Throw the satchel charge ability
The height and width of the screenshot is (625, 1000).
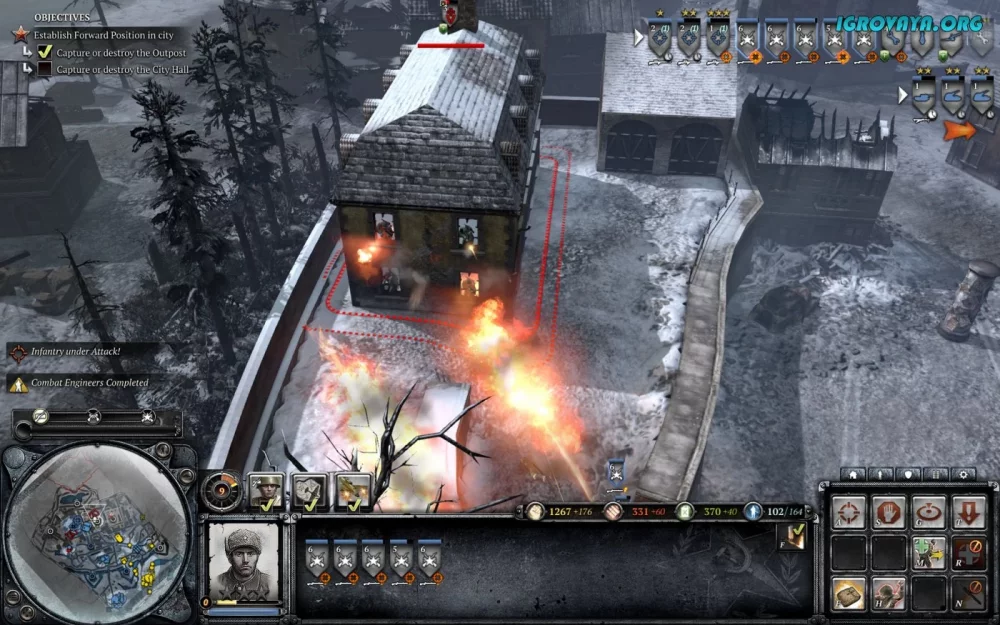coord(849,593)
